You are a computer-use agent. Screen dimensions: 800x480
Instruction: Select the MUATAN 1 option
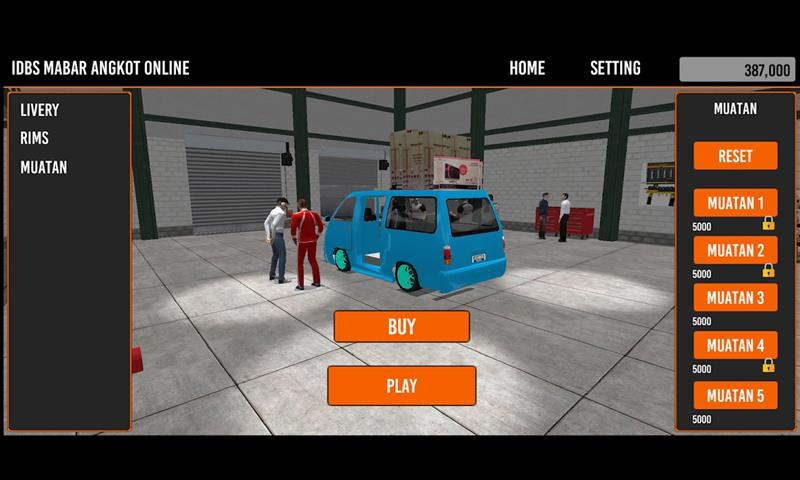[x=735, y=203]
